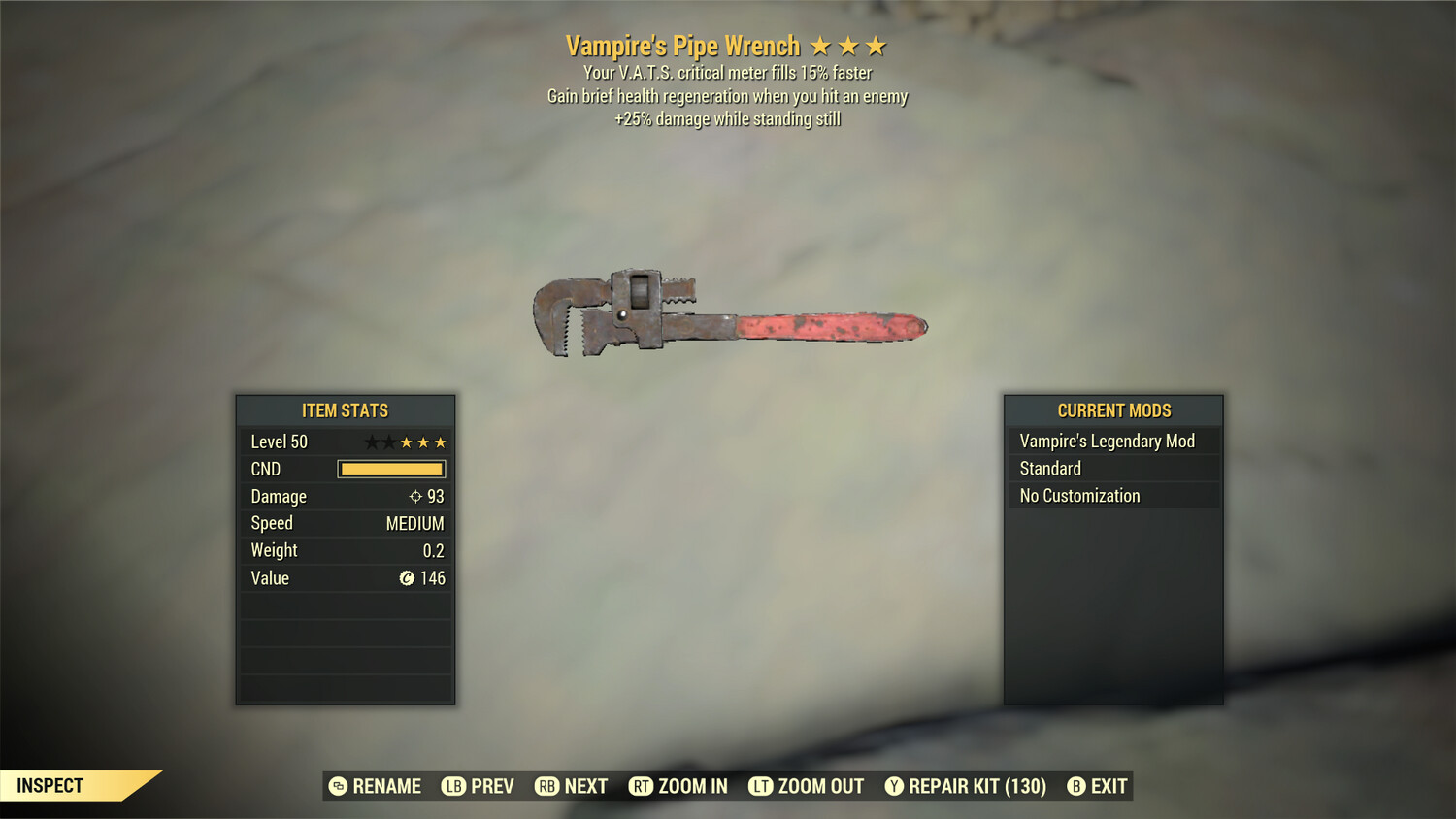The image size is (1456, 819).
Task: Show the next item with Next
Action: [x=572, y=786]
